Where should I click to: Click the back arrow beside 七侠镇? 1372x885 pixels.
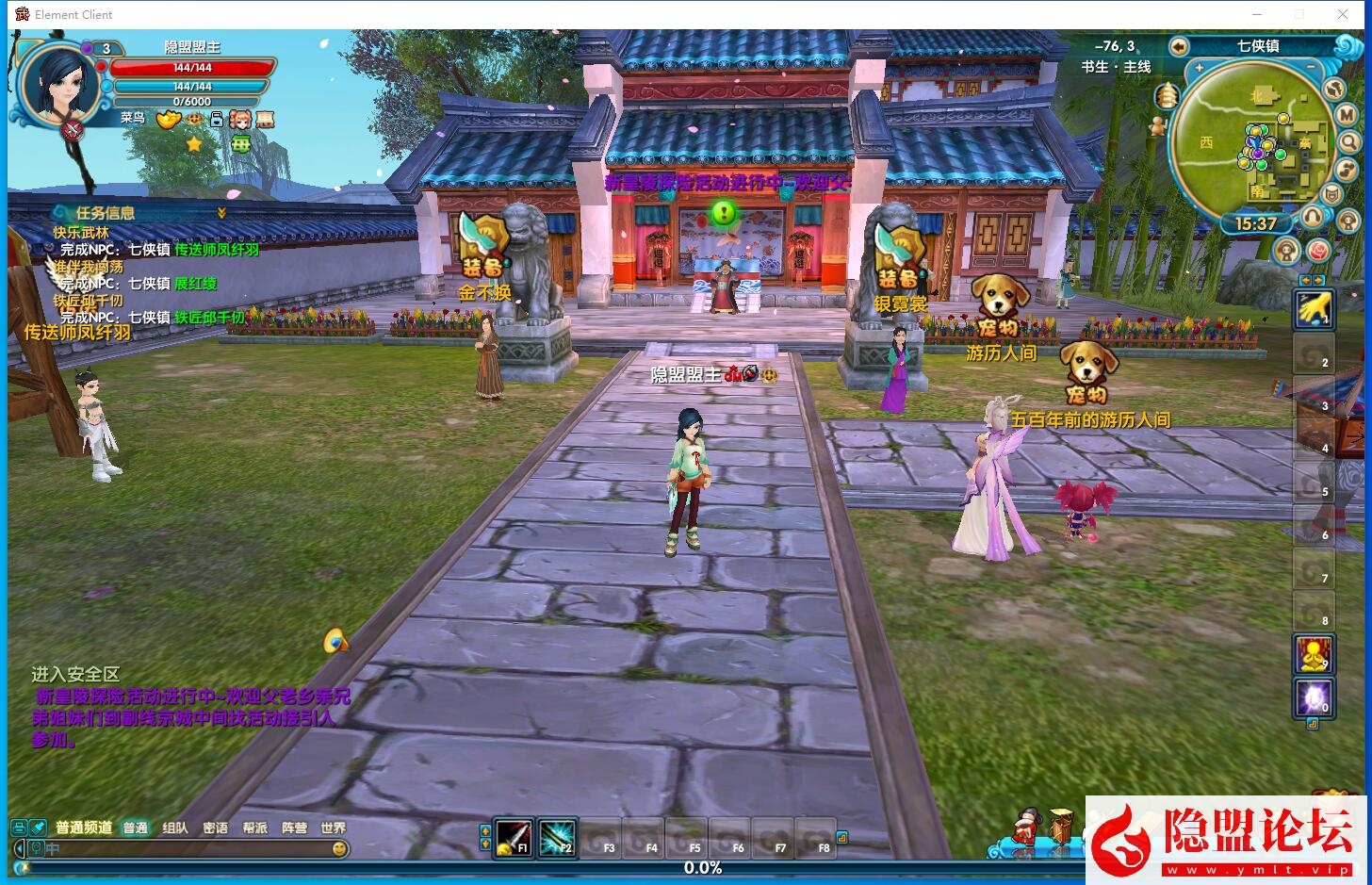click(x=1178, y=46)
